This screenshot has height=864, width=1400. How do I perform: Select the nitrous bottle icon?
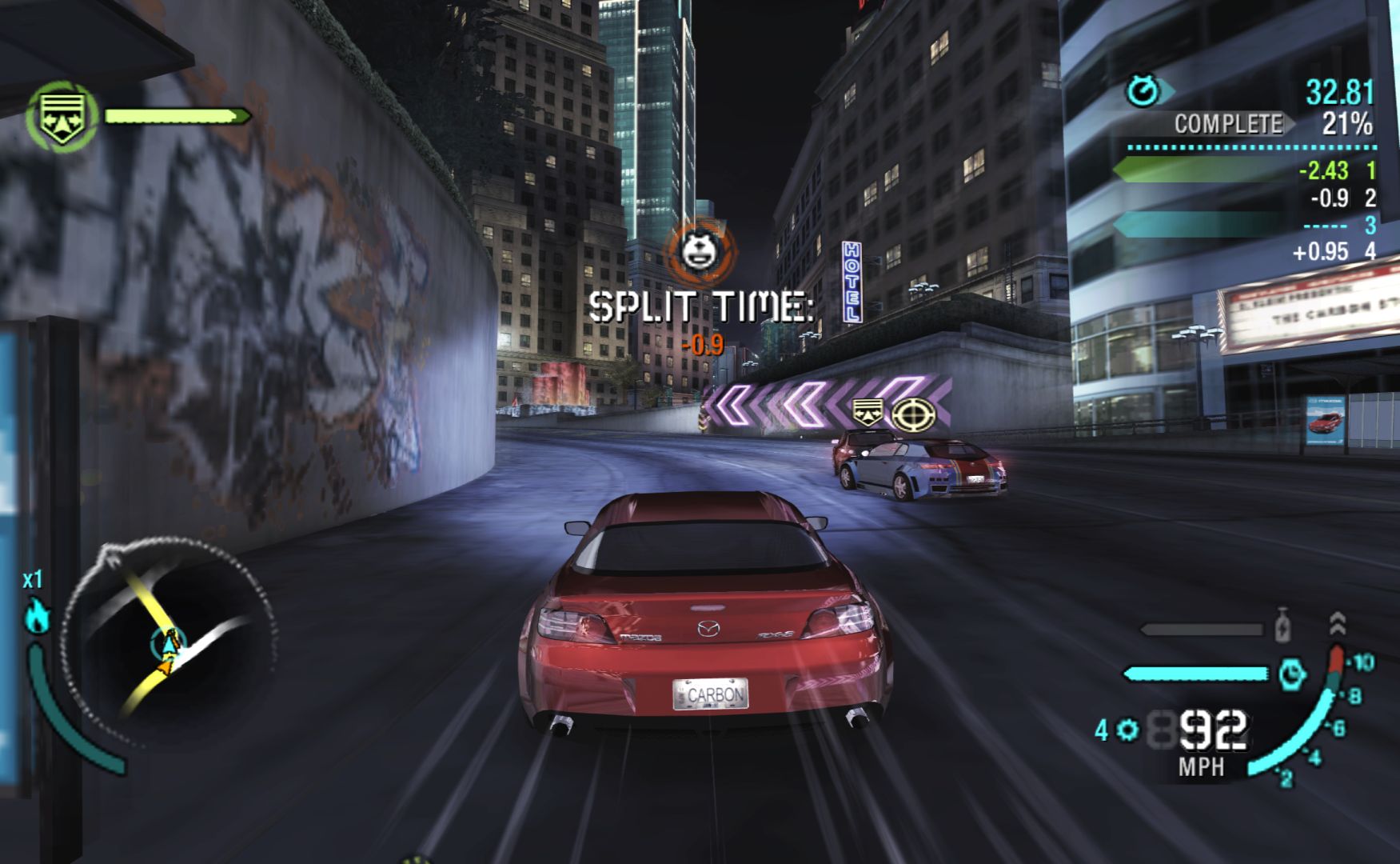click(1282, 626)
